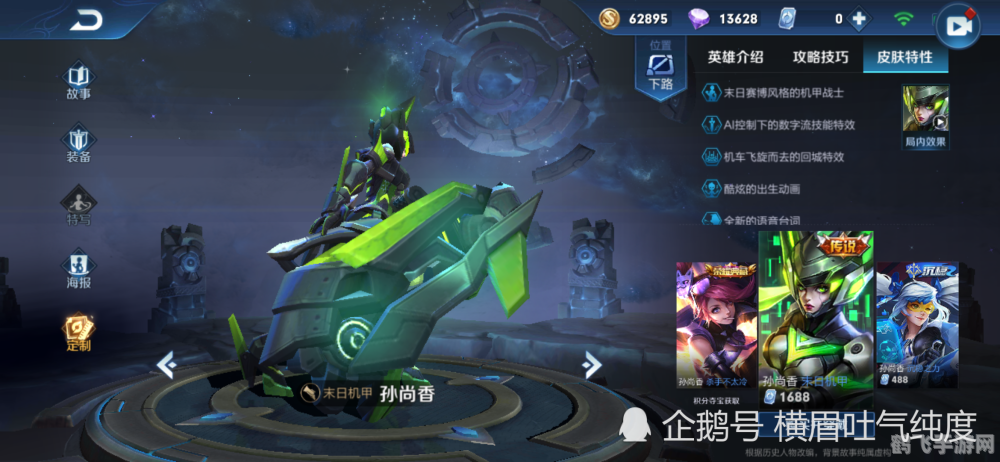Open the 下路 lane position indicator
The image size is (1000, 462).
[661, 67]
